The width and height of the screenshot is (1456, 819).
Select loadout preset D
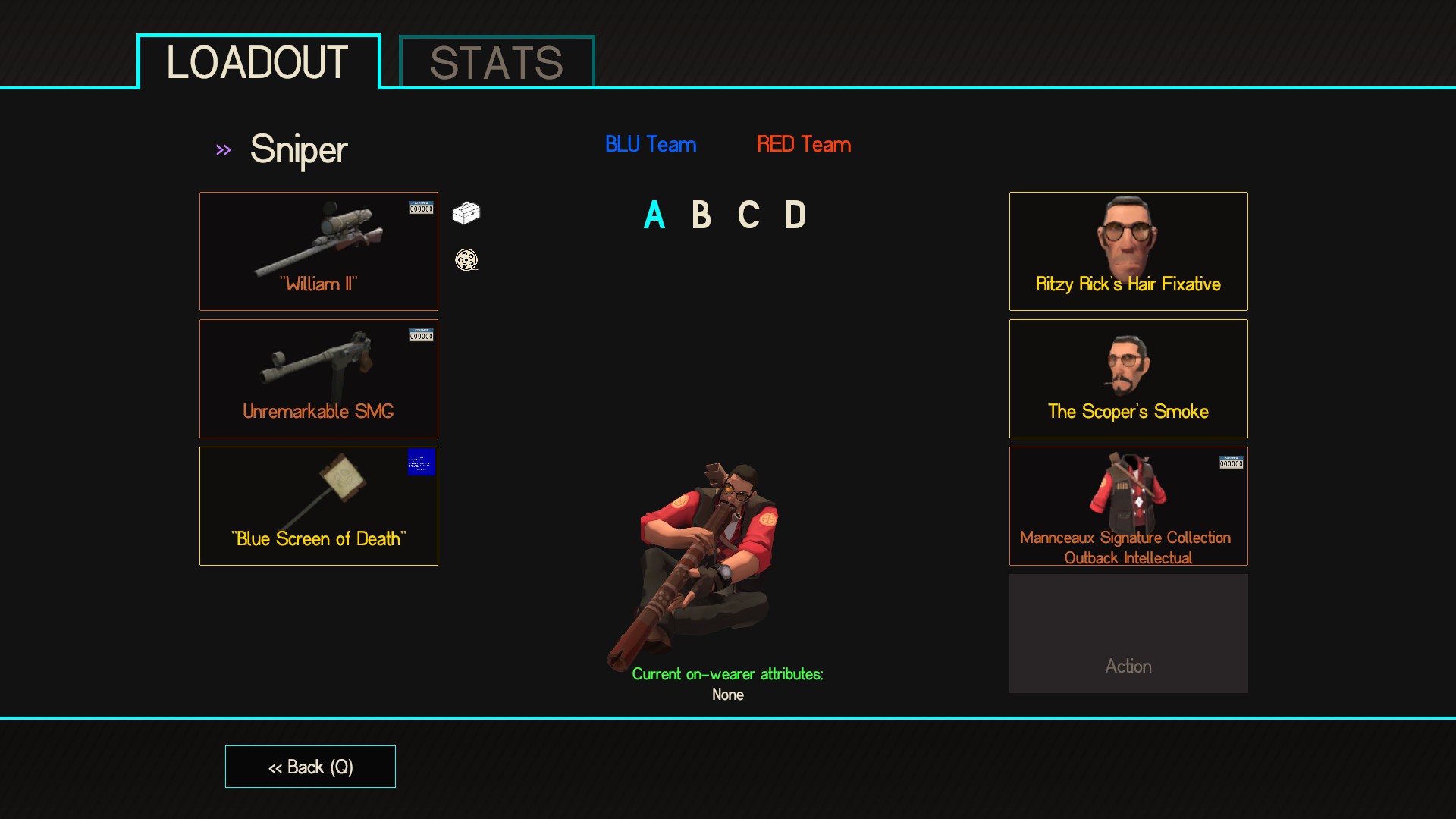click(x=796, y=215)
